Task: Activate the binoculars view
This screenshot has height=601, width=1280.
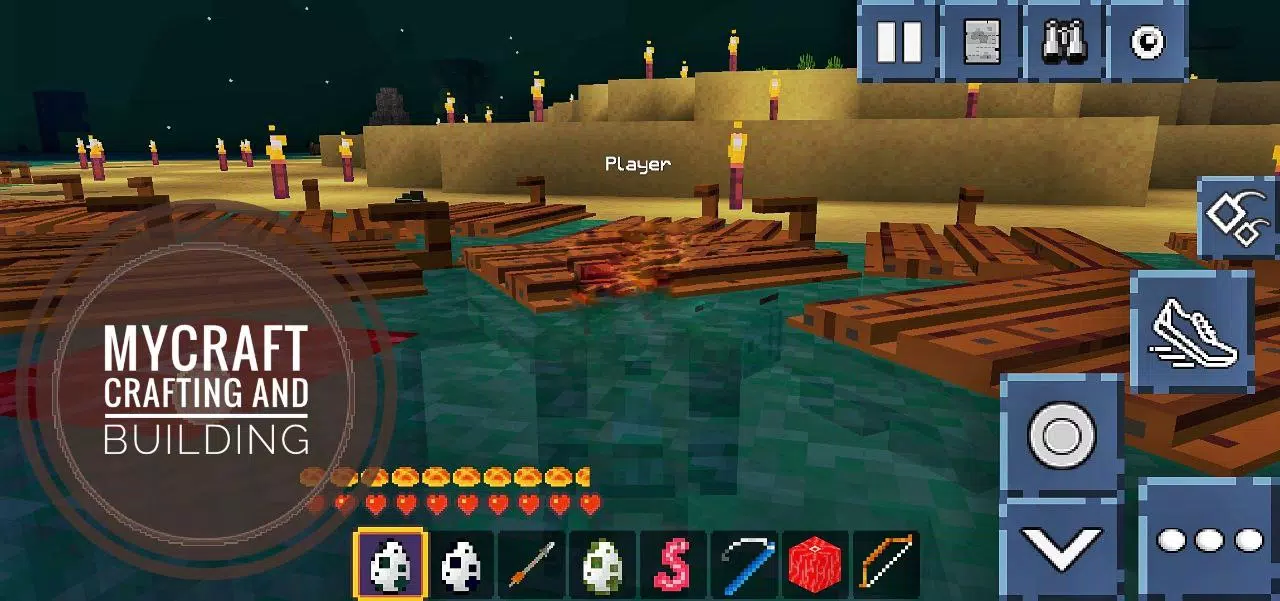Action: 1064,41
